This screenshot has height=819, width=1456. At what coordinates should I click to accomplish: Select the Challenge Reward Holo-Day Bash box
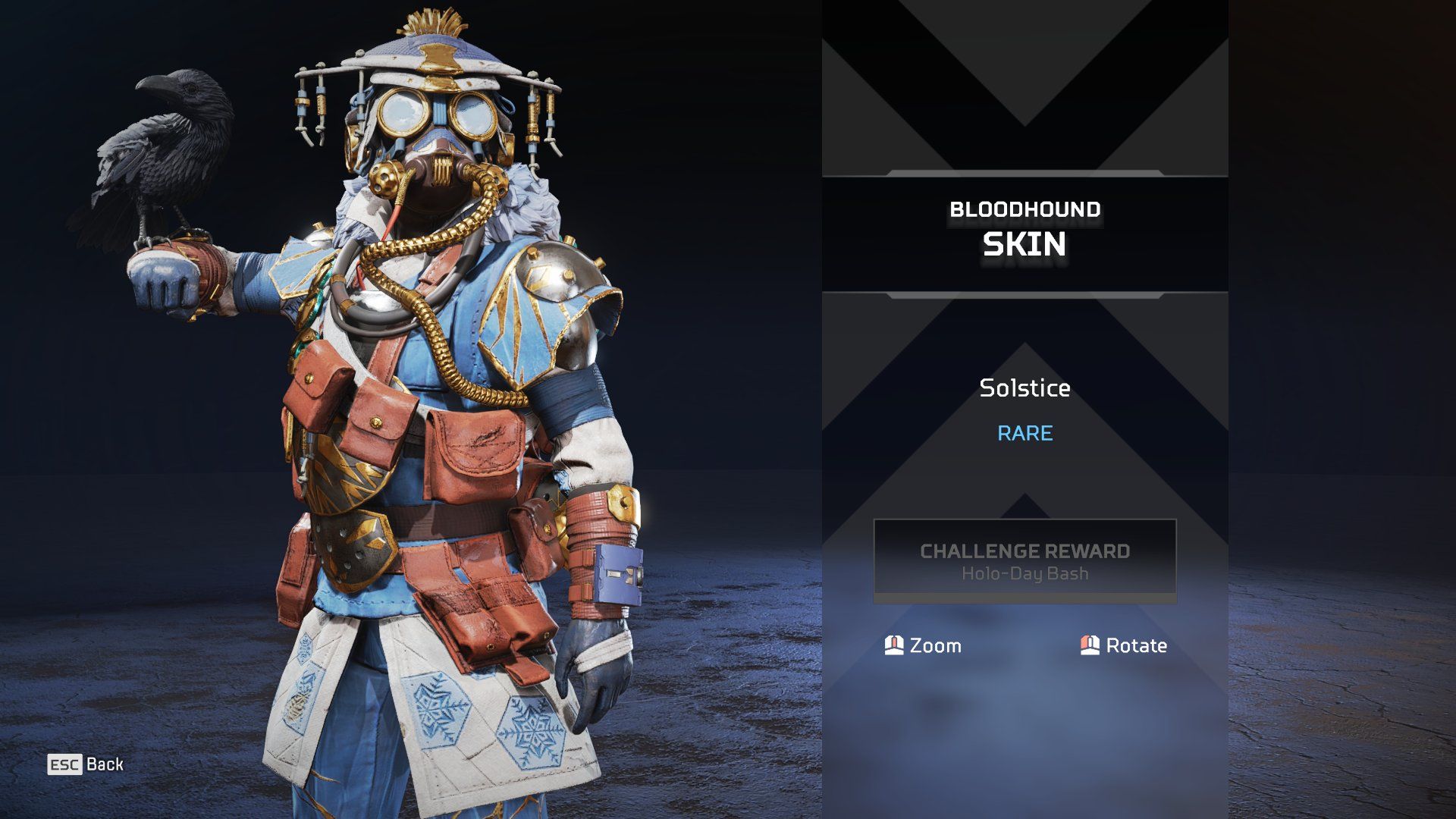click(x=1025, y=561)
